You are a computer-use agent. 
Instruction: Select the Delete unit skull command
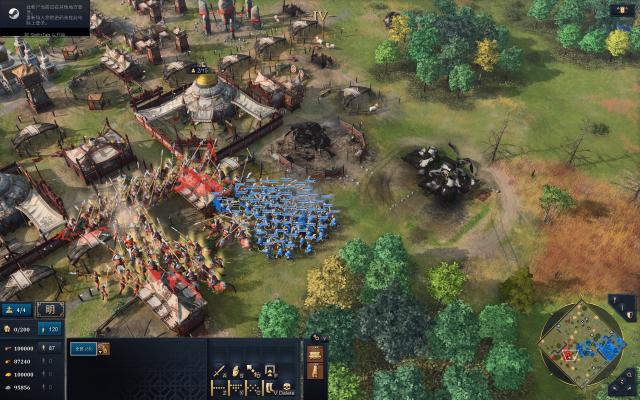(287, 386)
